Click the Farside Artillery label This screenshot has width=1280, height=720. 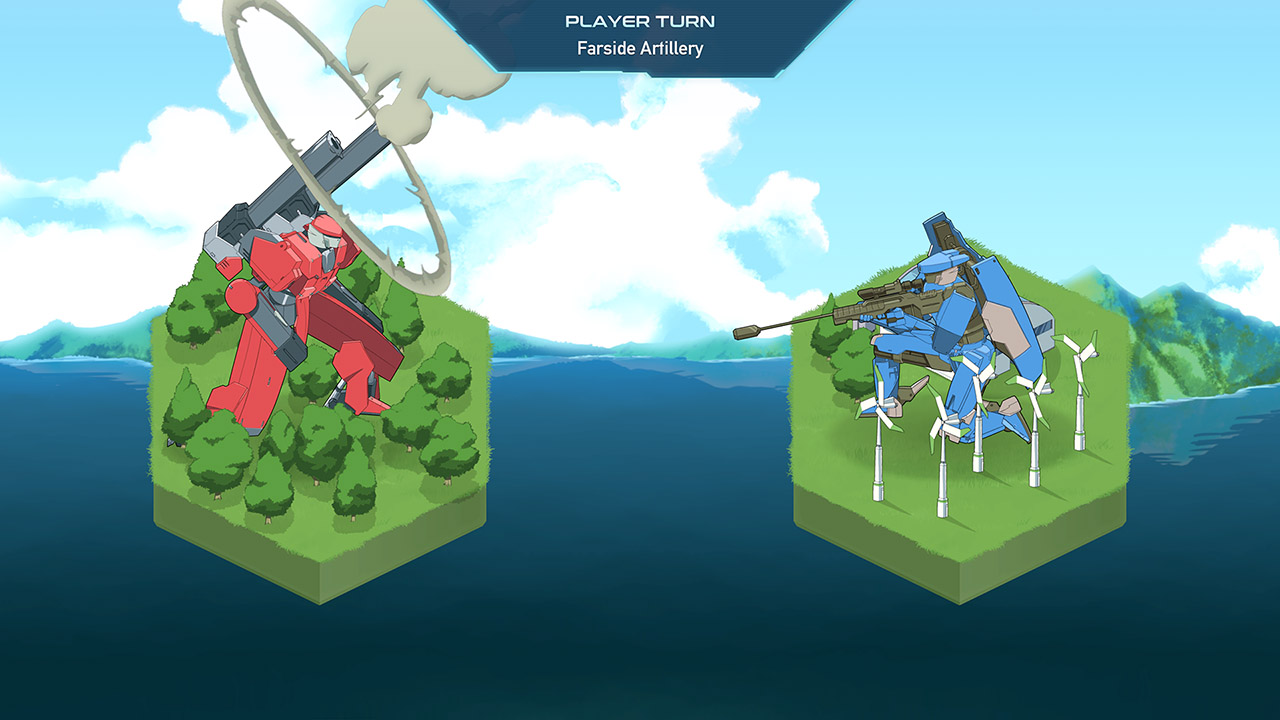(x=640, y=46)
